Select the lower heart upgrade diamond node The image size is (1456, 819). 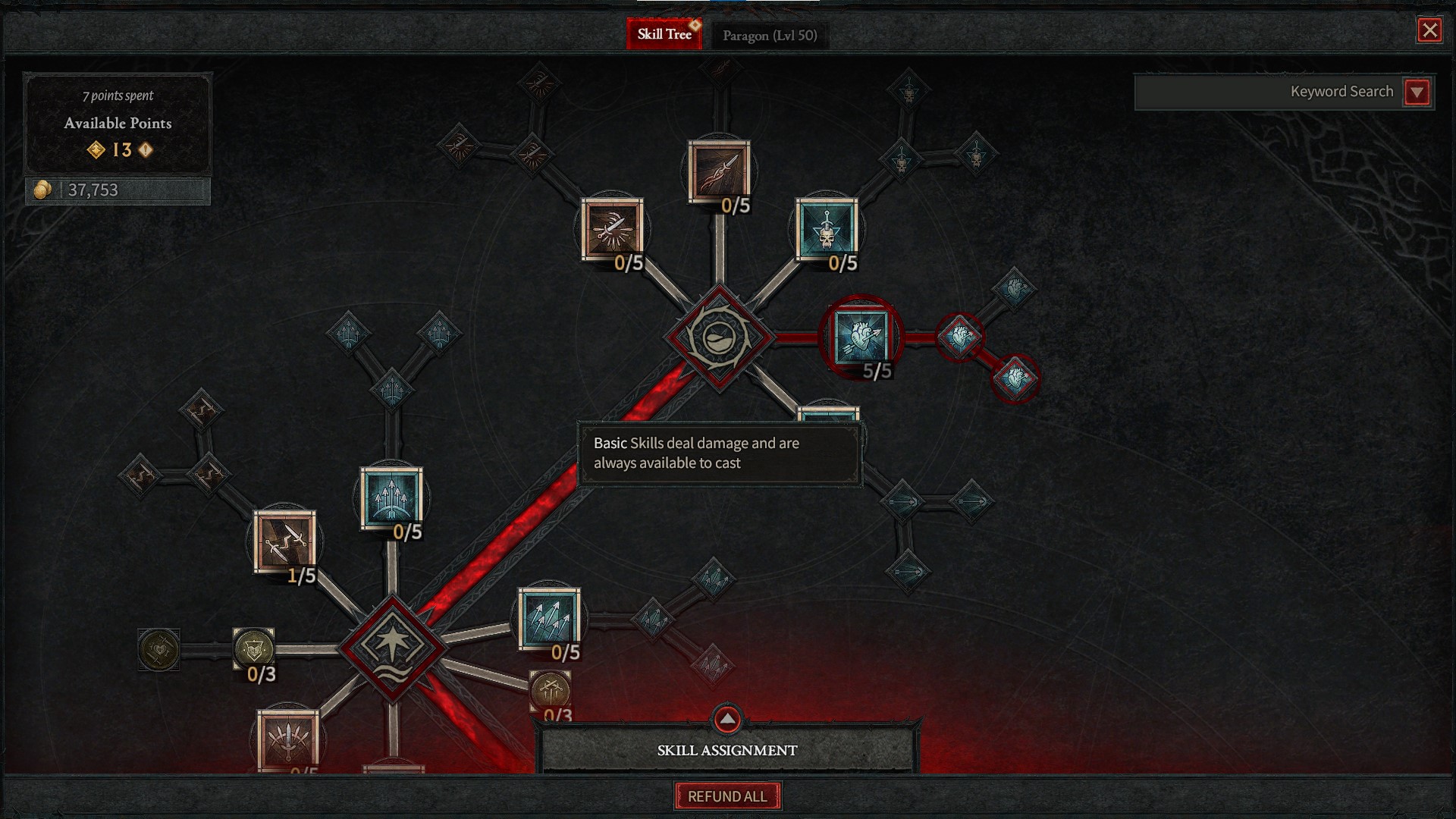[x=1015, y=378]
